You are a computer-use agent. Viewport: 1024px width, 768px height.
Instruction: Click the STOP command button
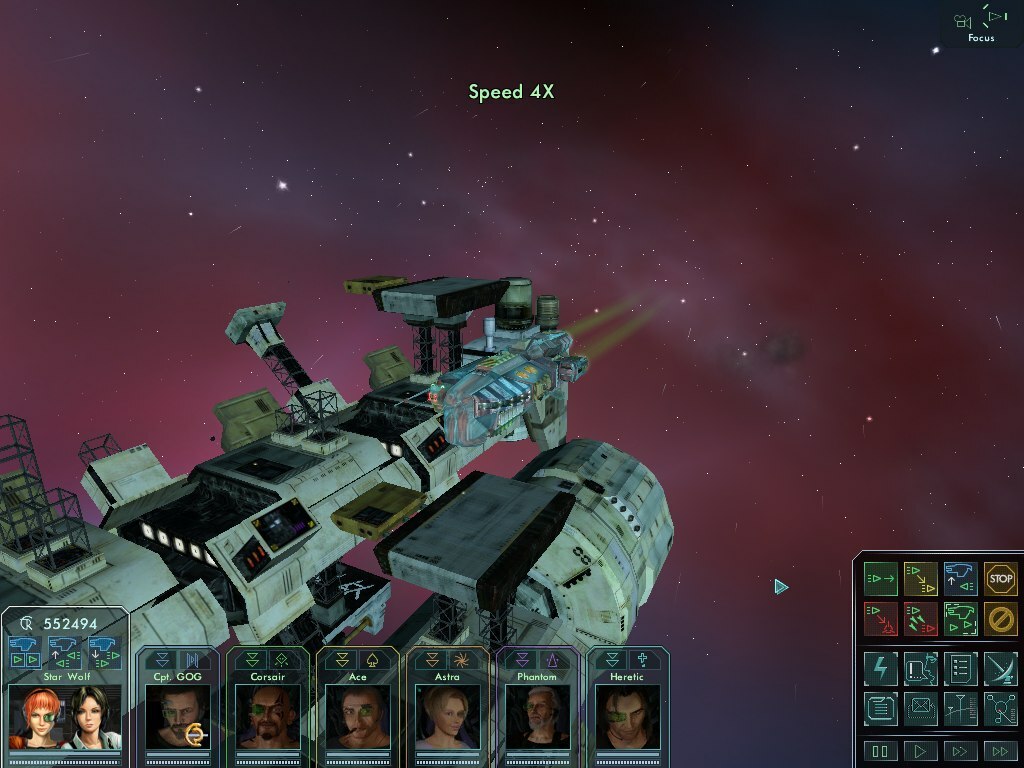[1000, 578]
